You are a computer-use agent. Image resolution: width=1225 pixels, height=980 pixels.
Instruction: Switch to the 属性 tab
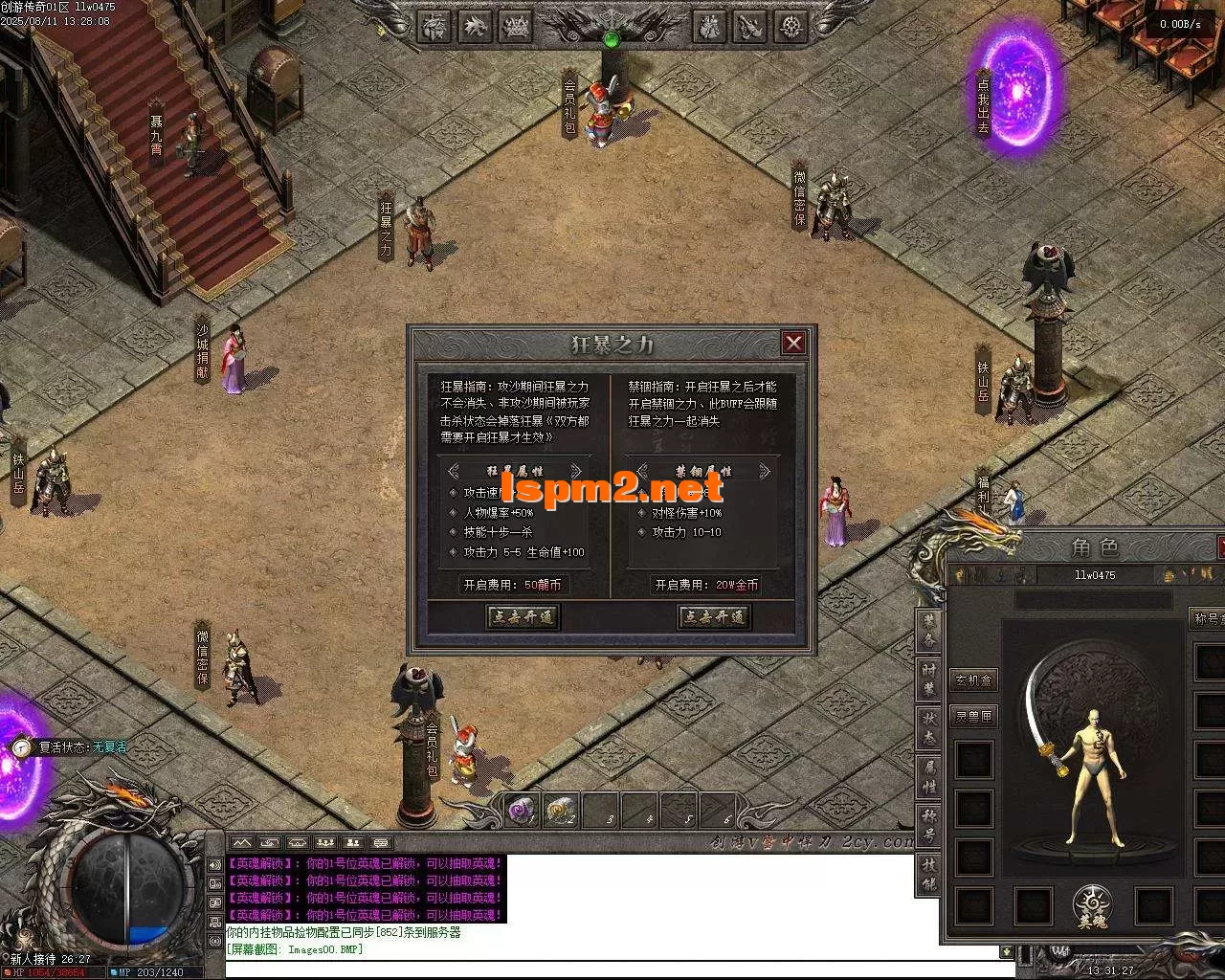pyautogui.click(x=928, y=777)
